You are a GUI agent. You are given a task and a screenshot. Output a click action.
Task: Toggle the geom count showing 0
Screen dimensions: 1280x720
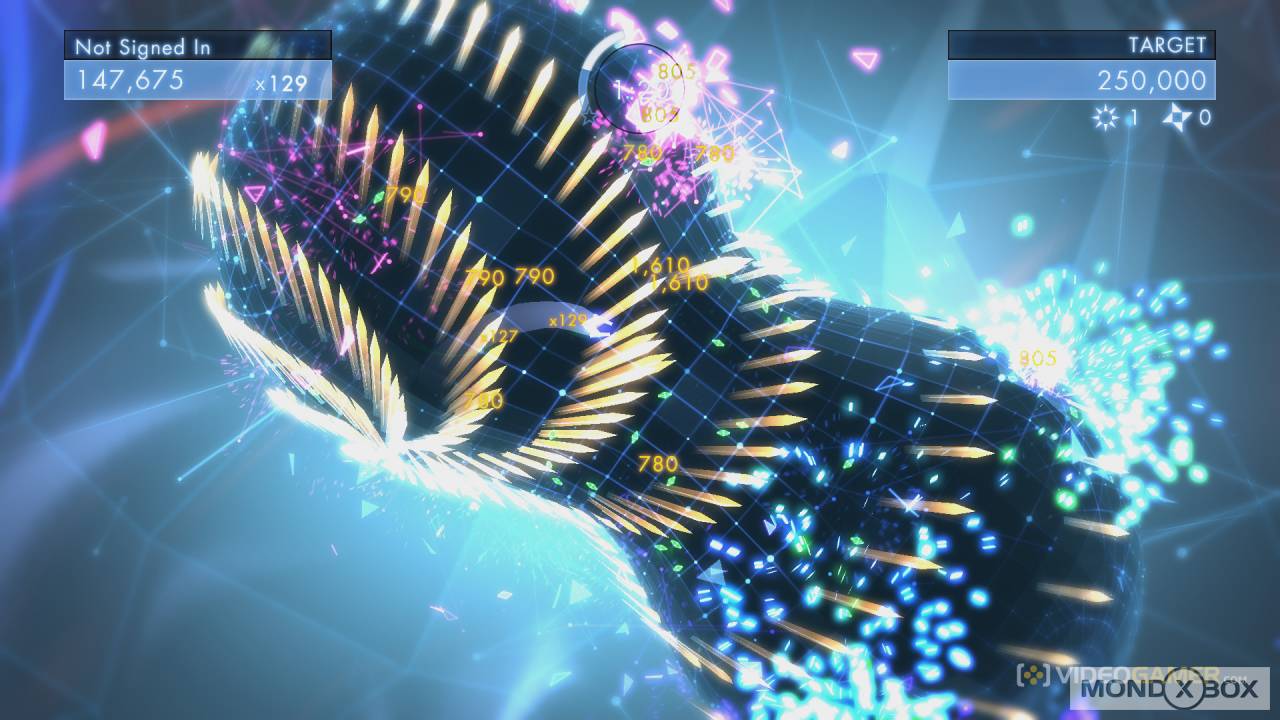point(1207,116)
